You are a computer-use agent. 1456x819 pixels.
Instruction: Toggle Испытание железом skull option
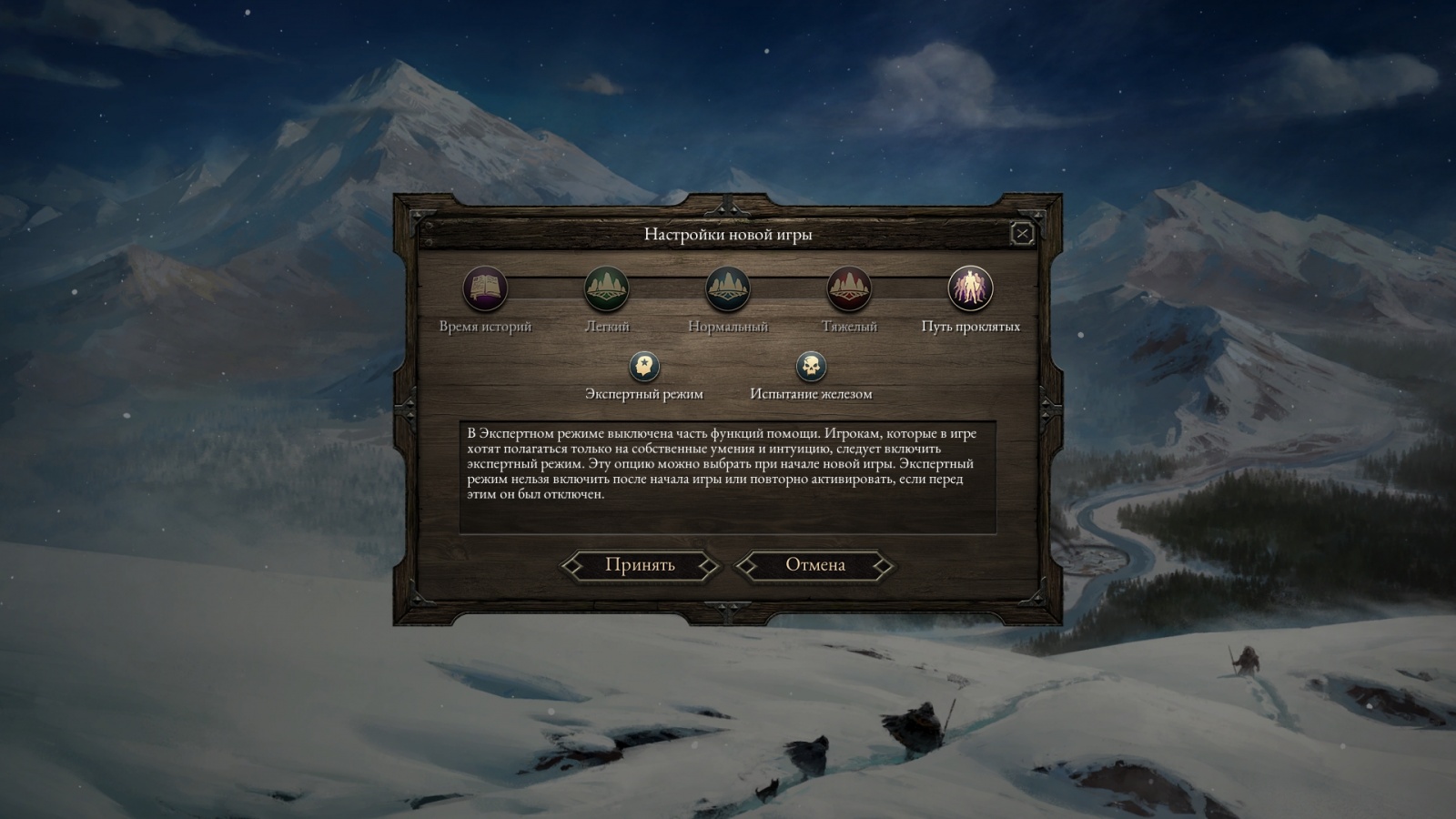pos(811,367)
